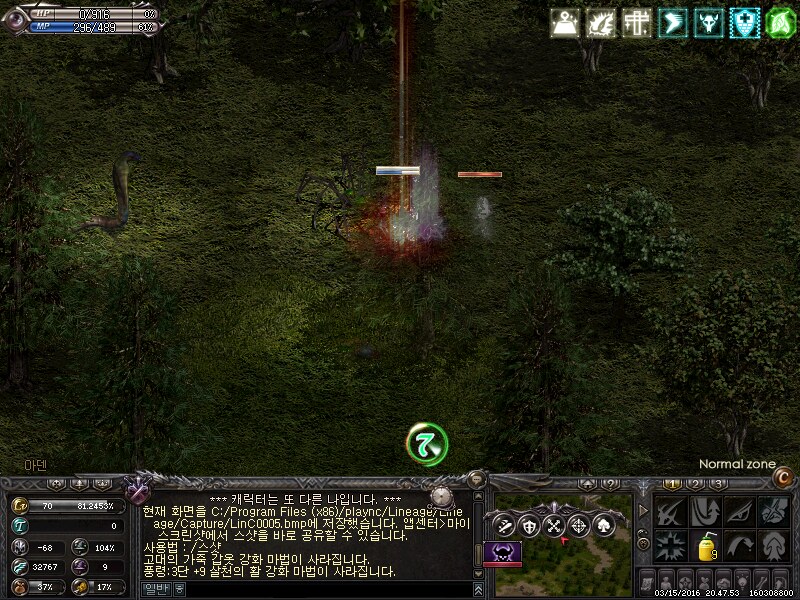Select the 일반 chat channel tab

point(154,590)
